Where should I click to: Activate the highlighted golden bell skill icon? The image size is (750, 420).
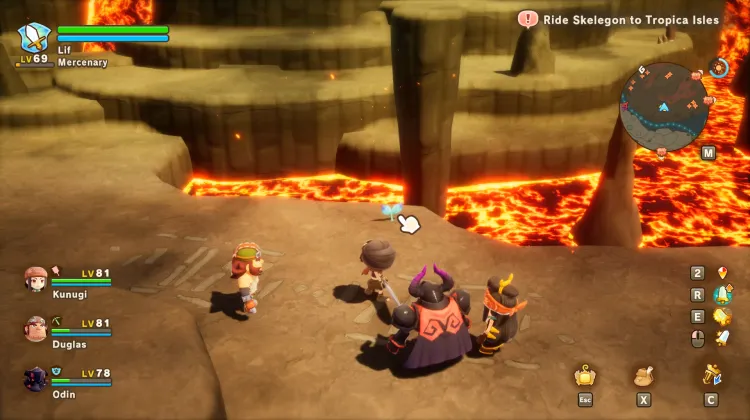click(722, 294)
